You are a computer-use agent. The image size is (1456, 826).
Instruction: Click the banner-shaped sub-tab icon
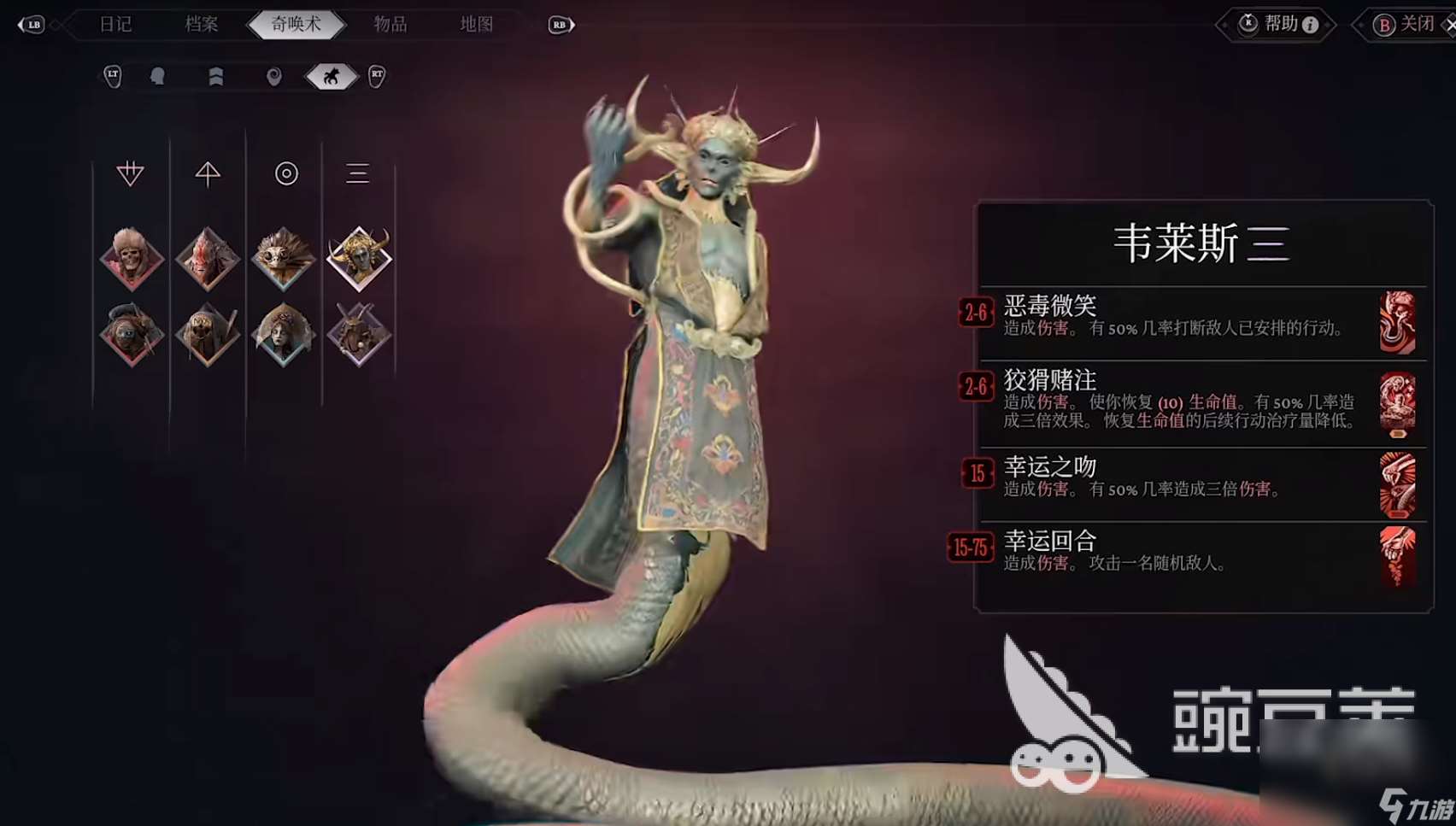point(216,76)
